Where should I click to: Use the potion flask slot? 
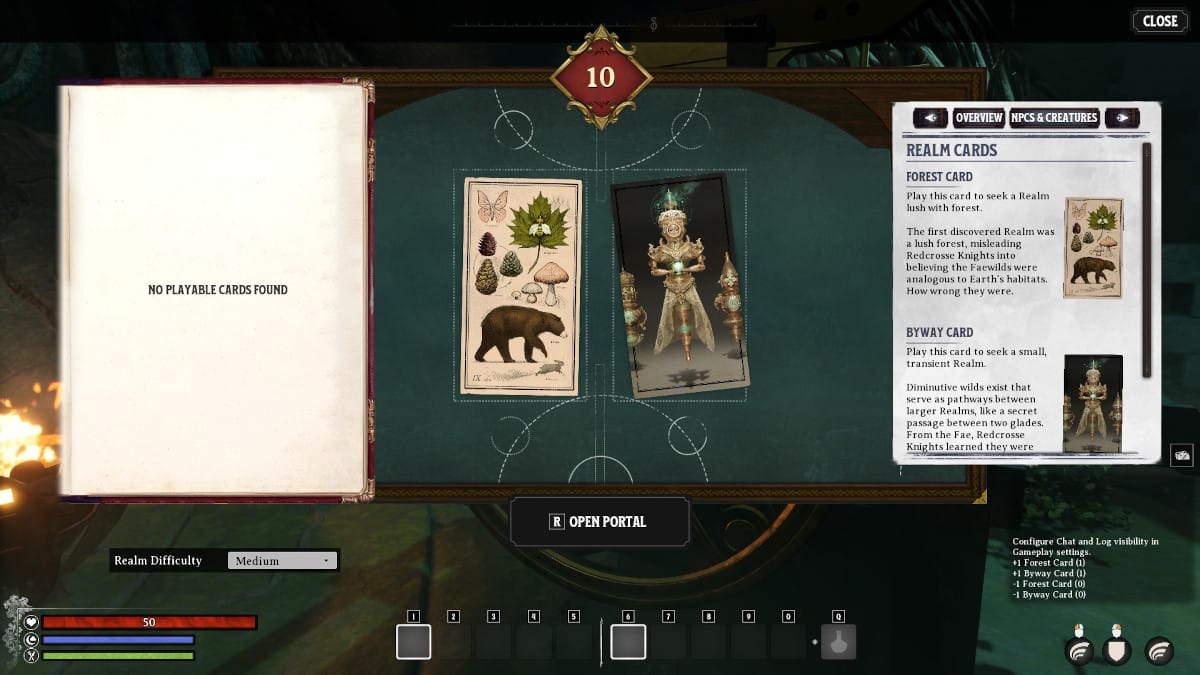tap(838, 642)
